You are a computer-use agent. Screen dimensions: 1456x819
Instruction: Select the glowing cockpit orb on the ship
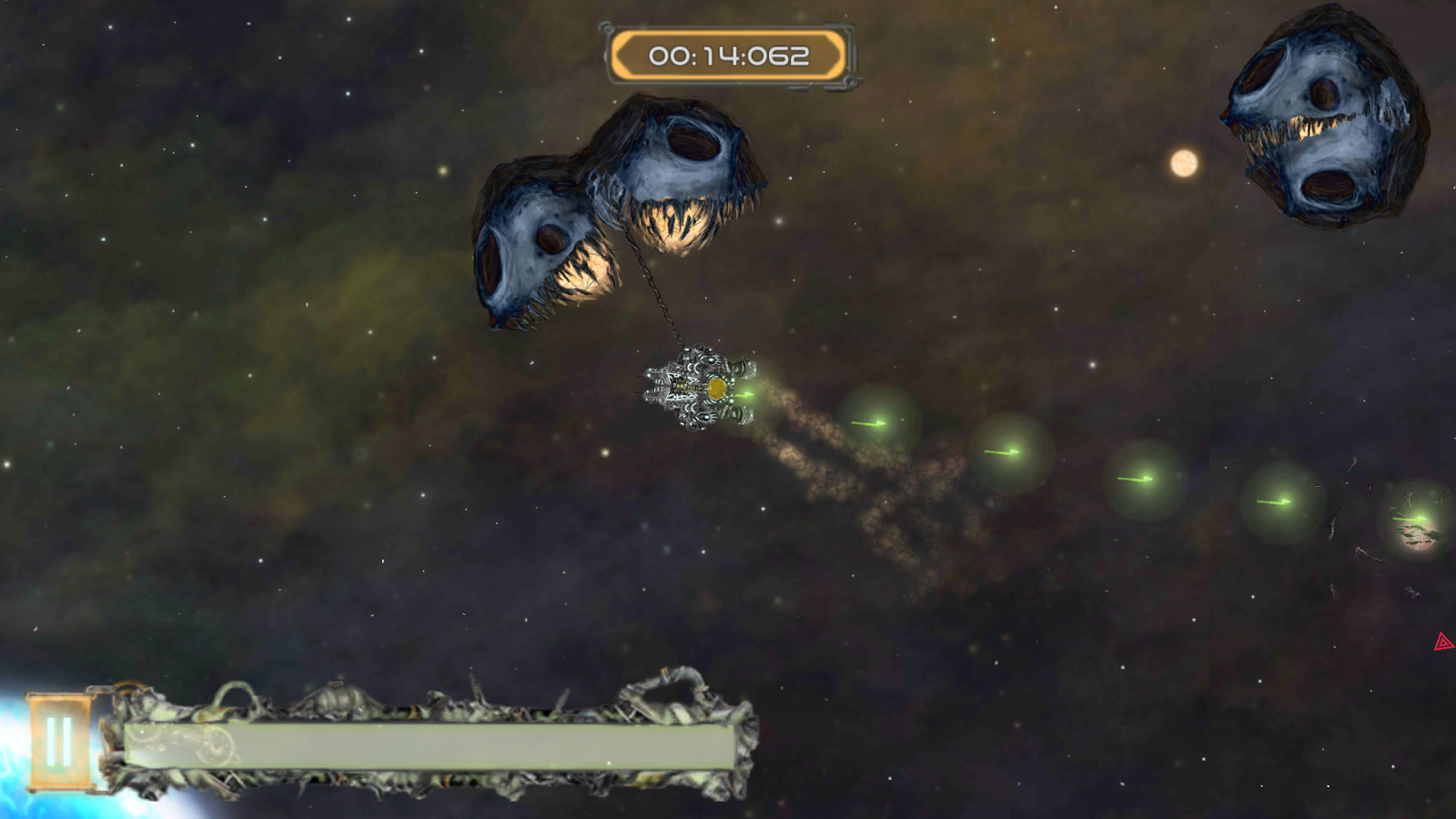click(718, 389)
